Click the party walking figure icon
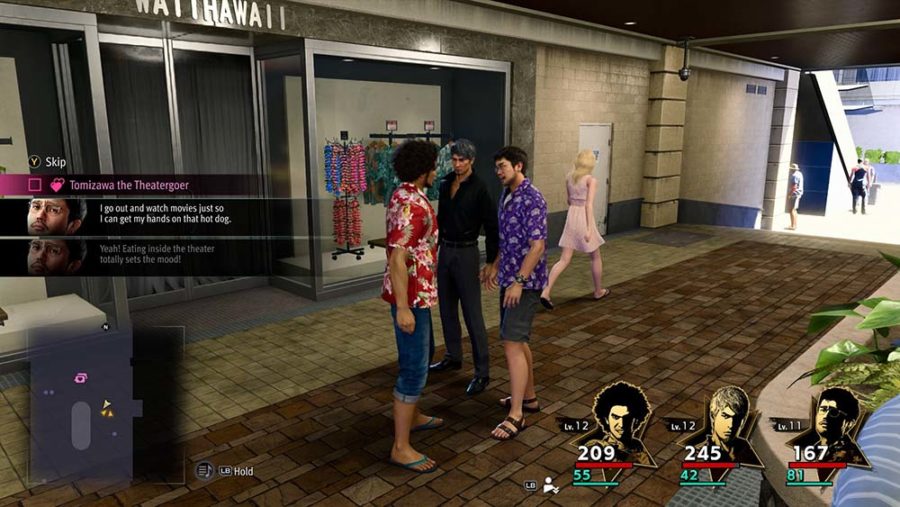The height and width of the screenshot is (507, 900). tap(551, 485)
